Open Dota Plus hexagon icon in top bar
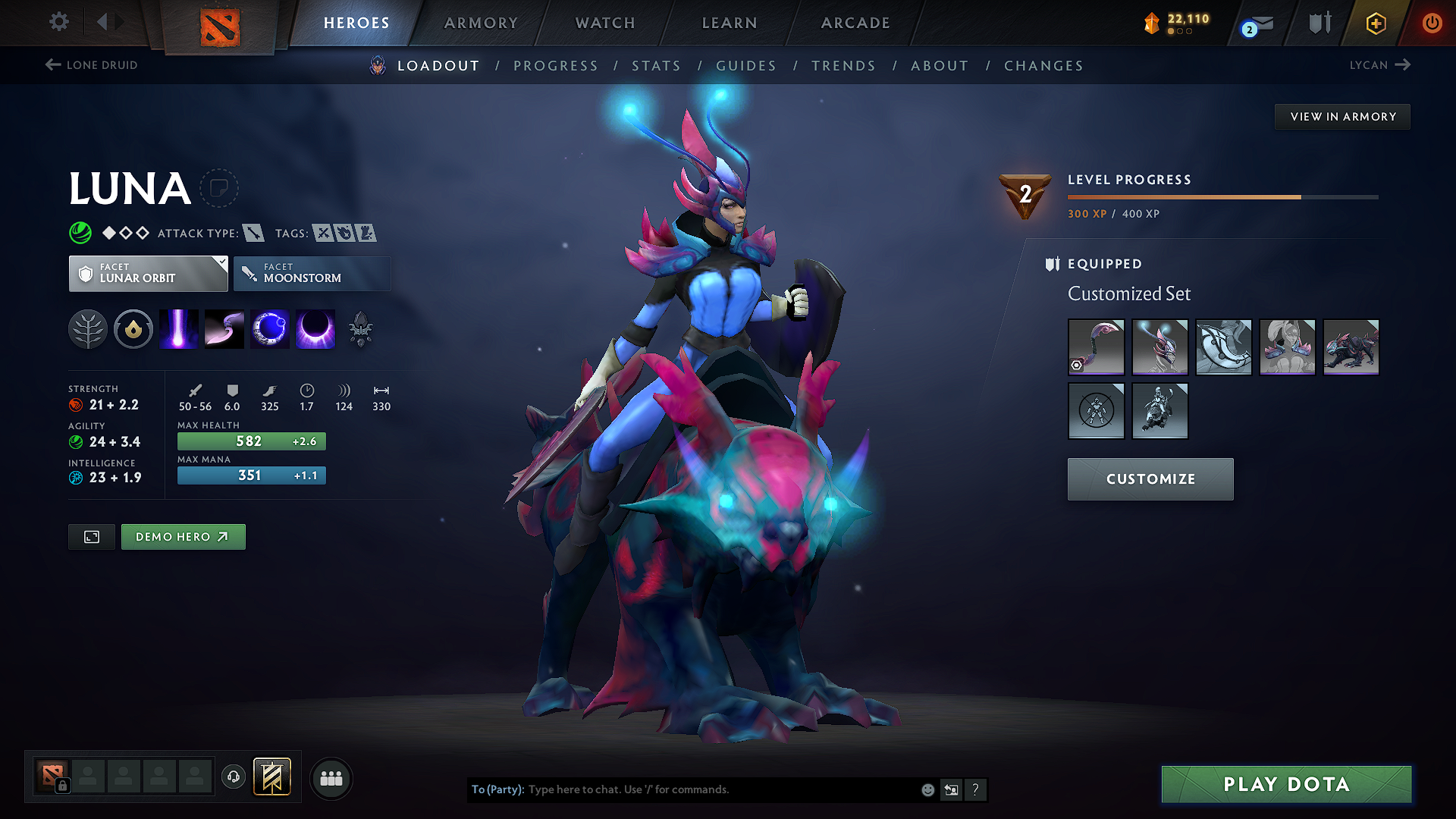This screenshot has width=1456, height=819. [1375, 24]
